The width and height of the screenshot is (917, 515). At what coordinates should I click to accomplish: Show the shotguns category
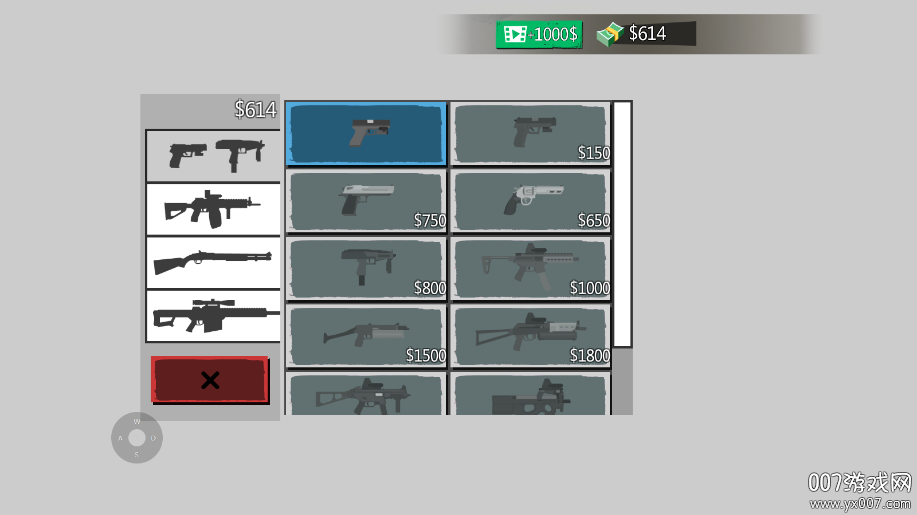point(213,263)
